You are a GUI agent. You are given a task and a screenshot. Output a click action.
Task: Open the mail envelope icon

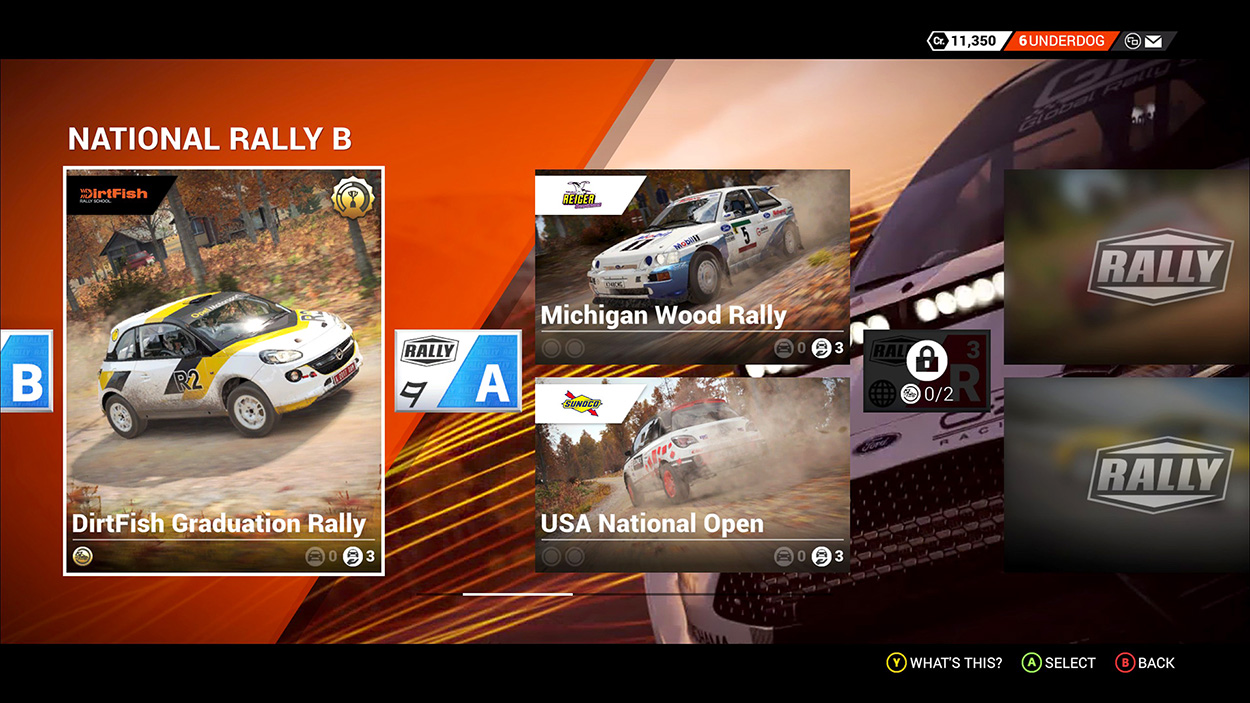click(x=1153, y=41)
